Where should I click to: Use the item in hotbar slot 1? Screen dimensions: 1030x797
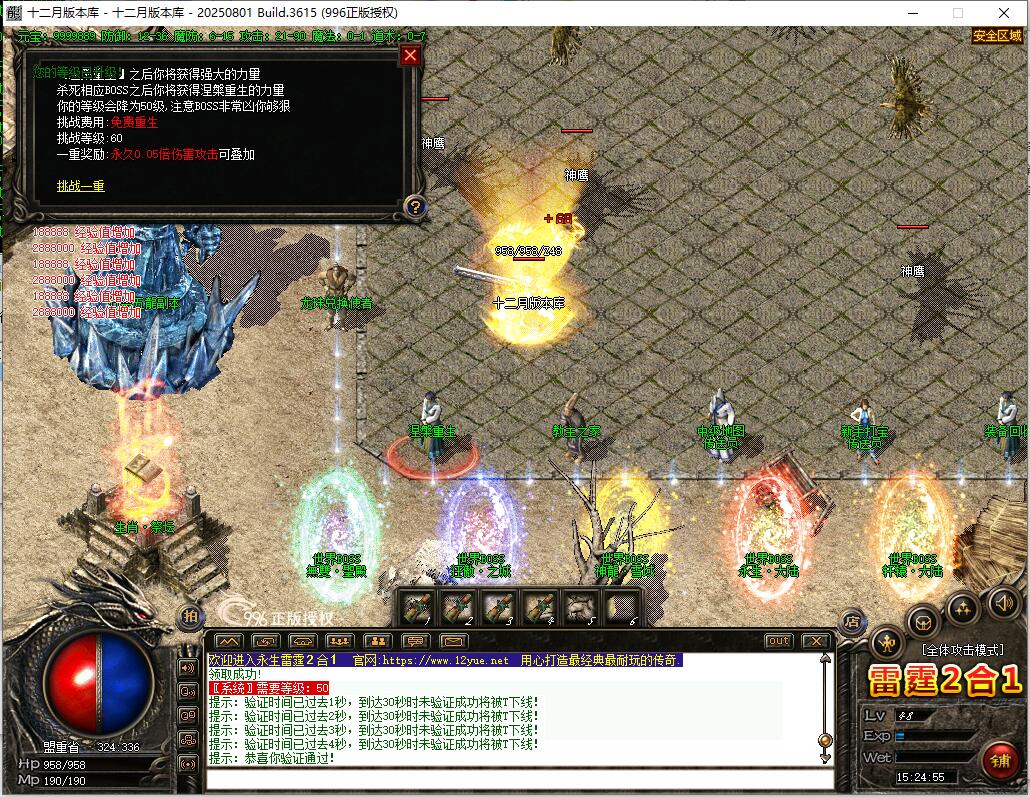[416, 607]
